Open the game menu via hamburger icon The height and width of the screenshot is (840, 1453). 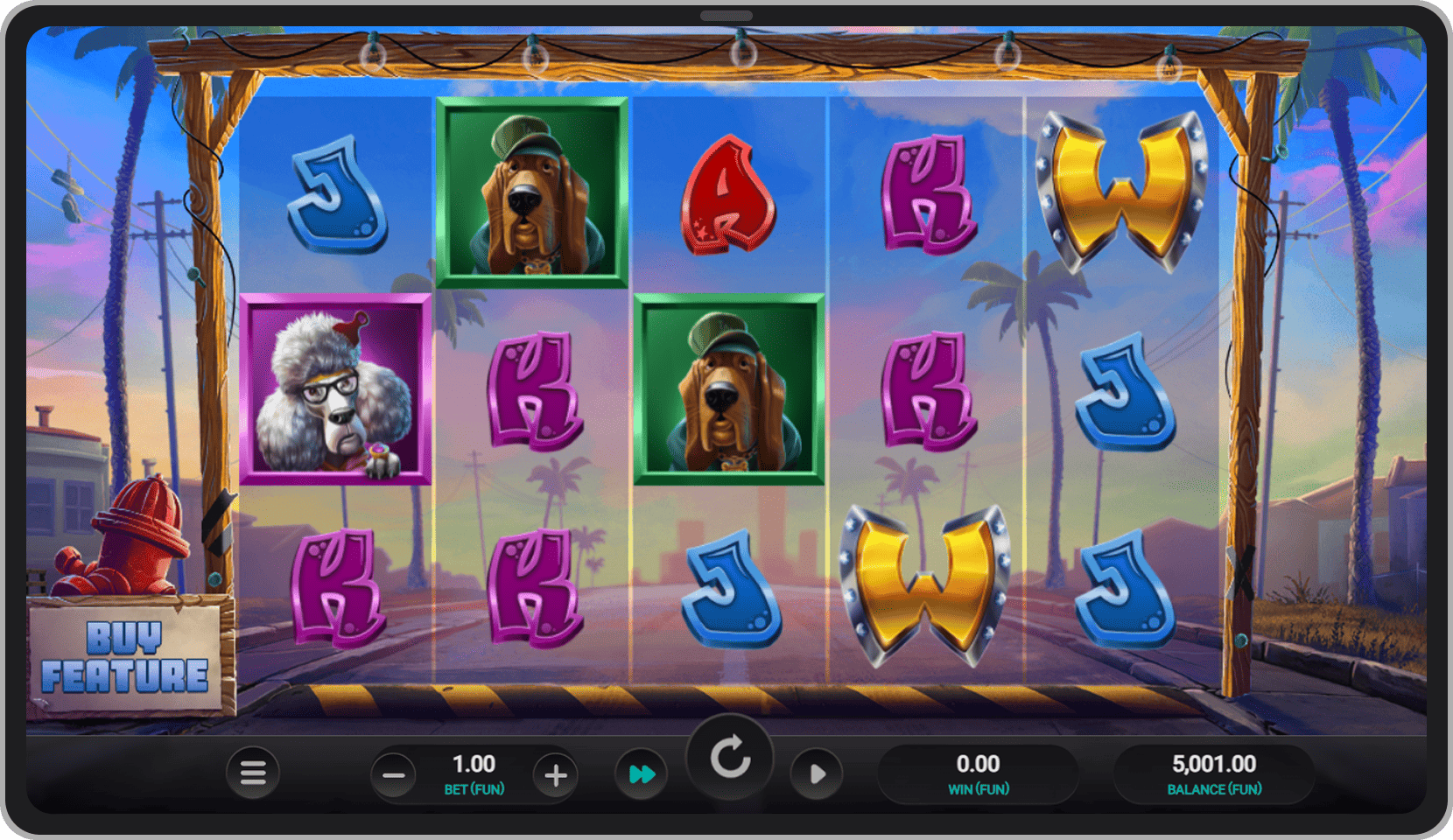coord(253,773)
